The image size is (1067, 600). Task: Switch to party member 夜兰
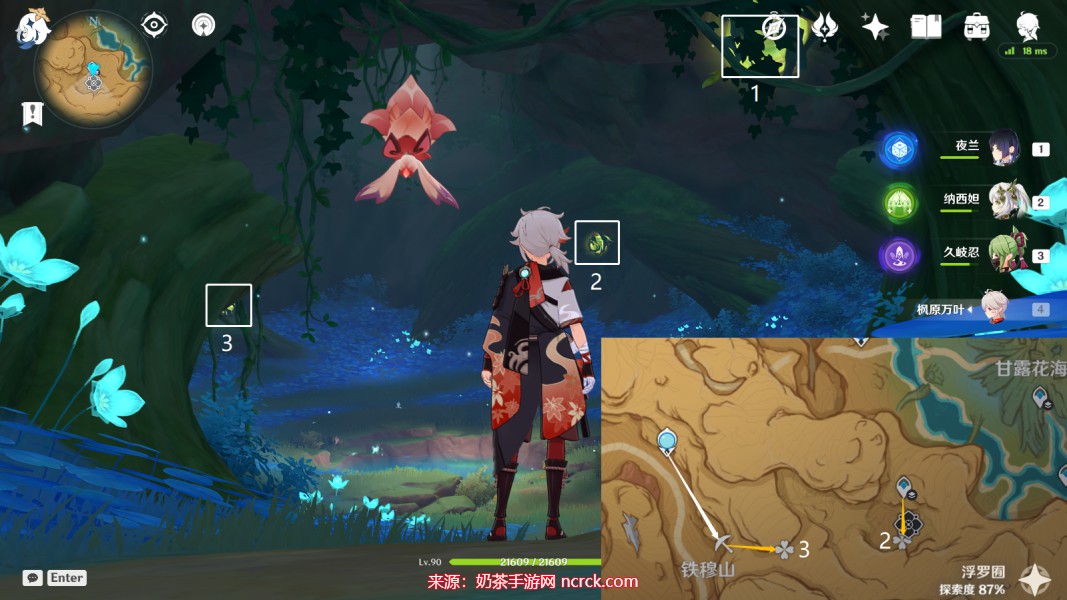(x=1003, y=149)
